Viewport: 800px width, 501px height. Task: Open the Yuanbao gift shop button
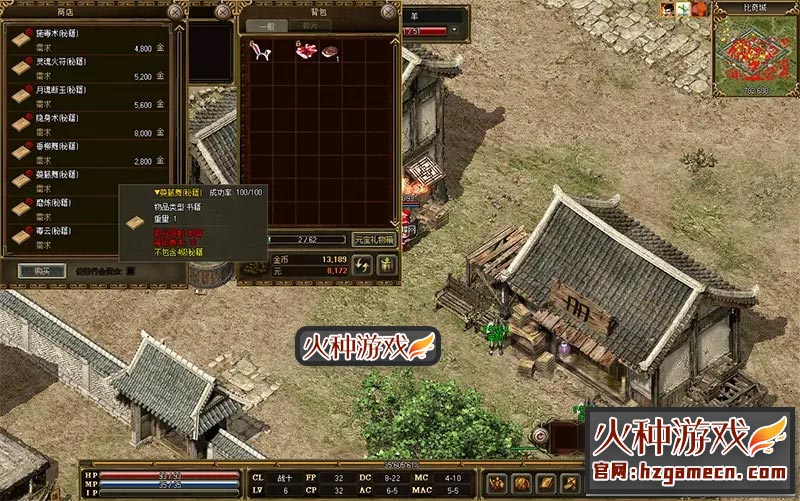[x=375, y=240]
